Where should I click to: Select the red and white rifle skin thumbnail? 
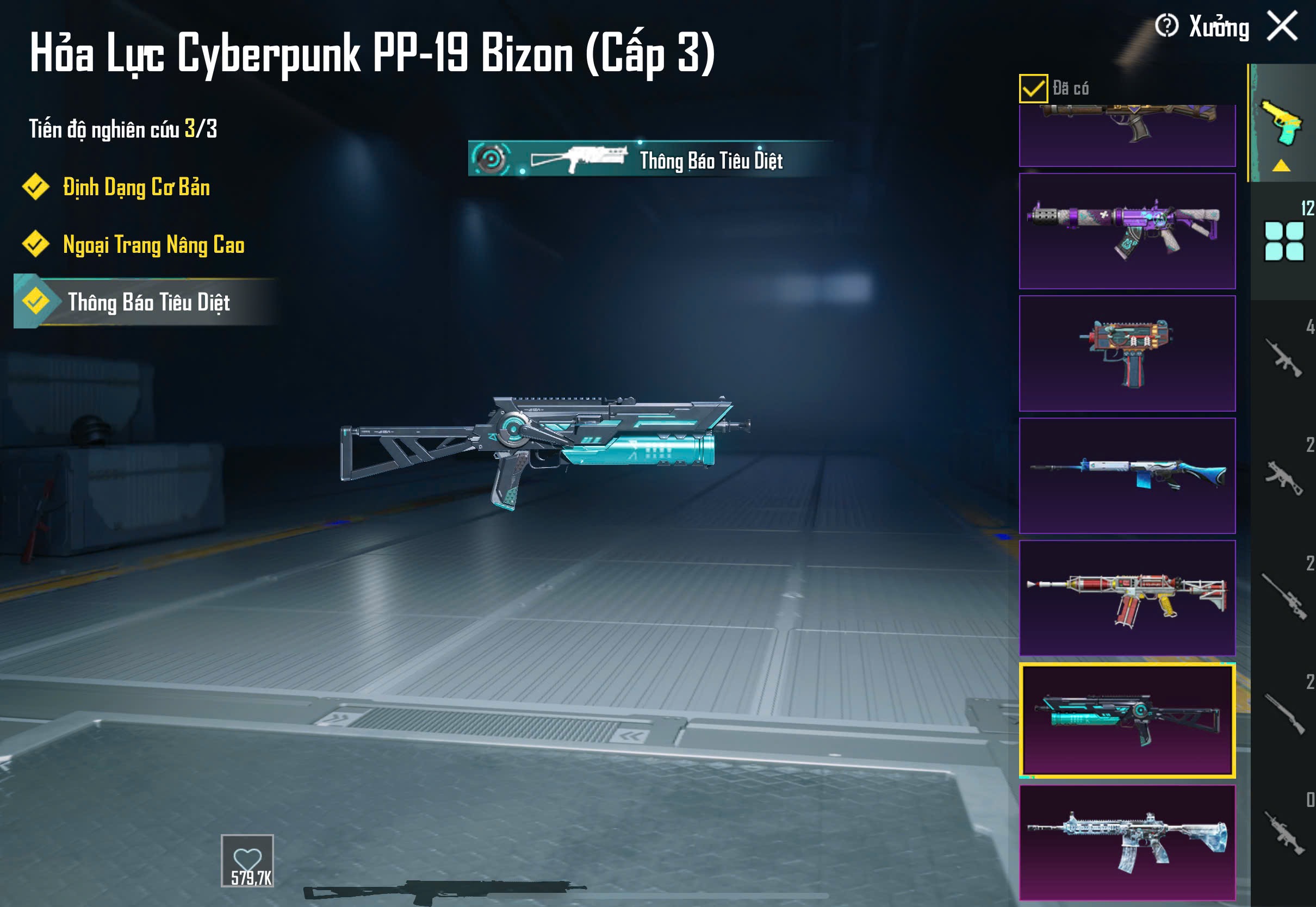coord(1127,598)
